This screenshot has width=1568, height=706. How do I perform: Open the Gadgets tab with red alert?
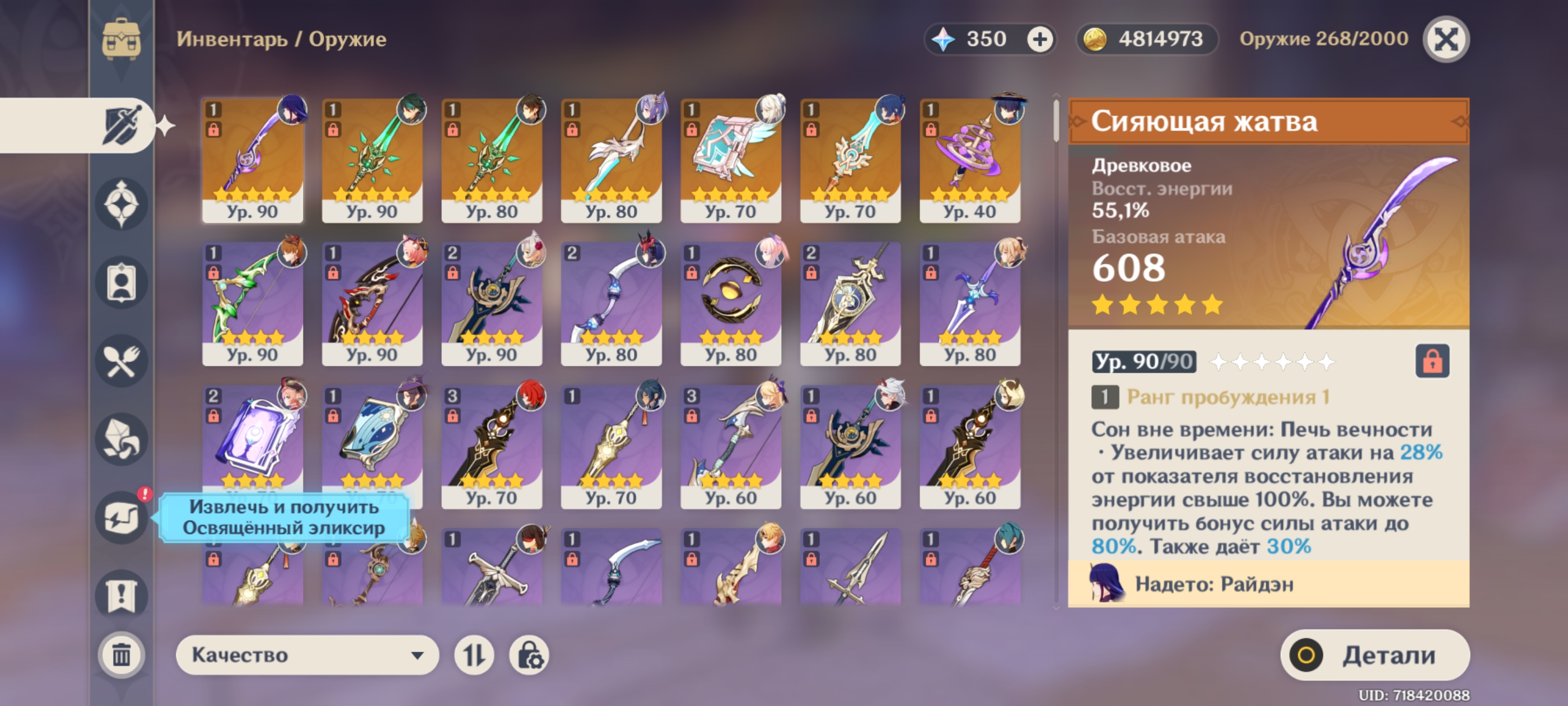click(x=121, y=518)
